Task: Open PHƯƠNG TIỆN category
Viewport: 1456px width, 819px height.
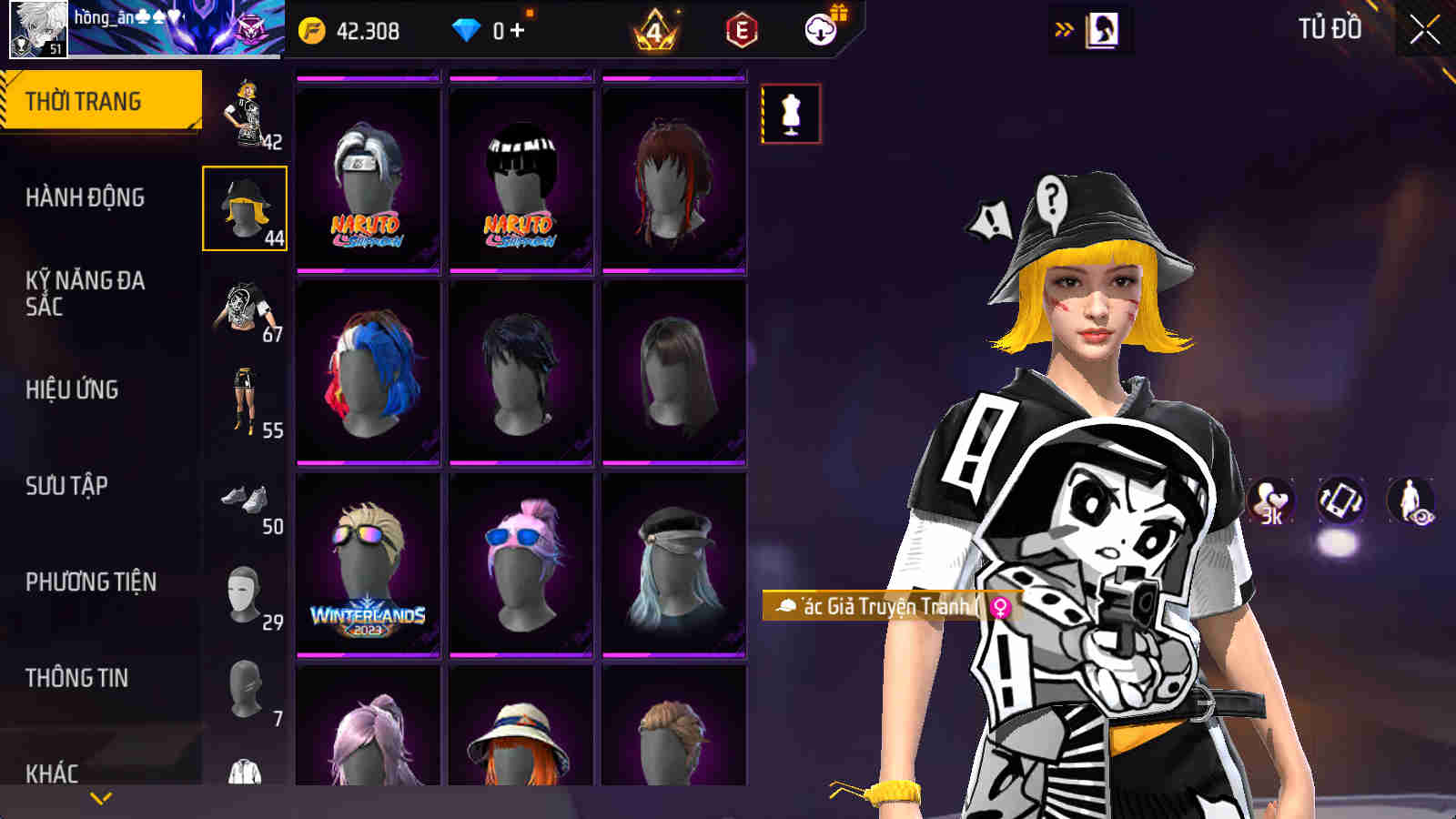Action: [x=91, y=581]
